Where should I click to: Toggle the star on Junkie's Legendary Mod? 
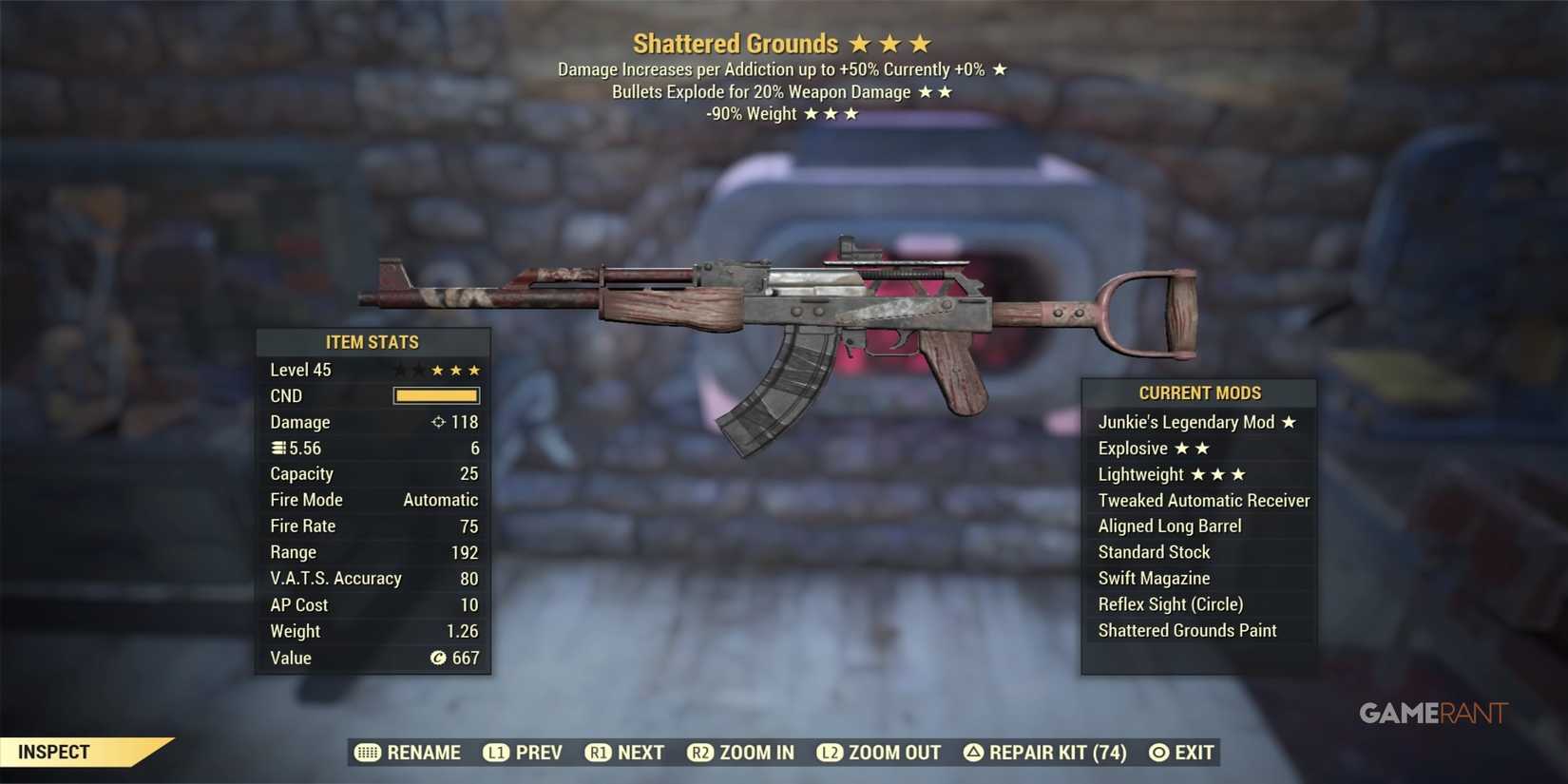tap(1290, 422)
